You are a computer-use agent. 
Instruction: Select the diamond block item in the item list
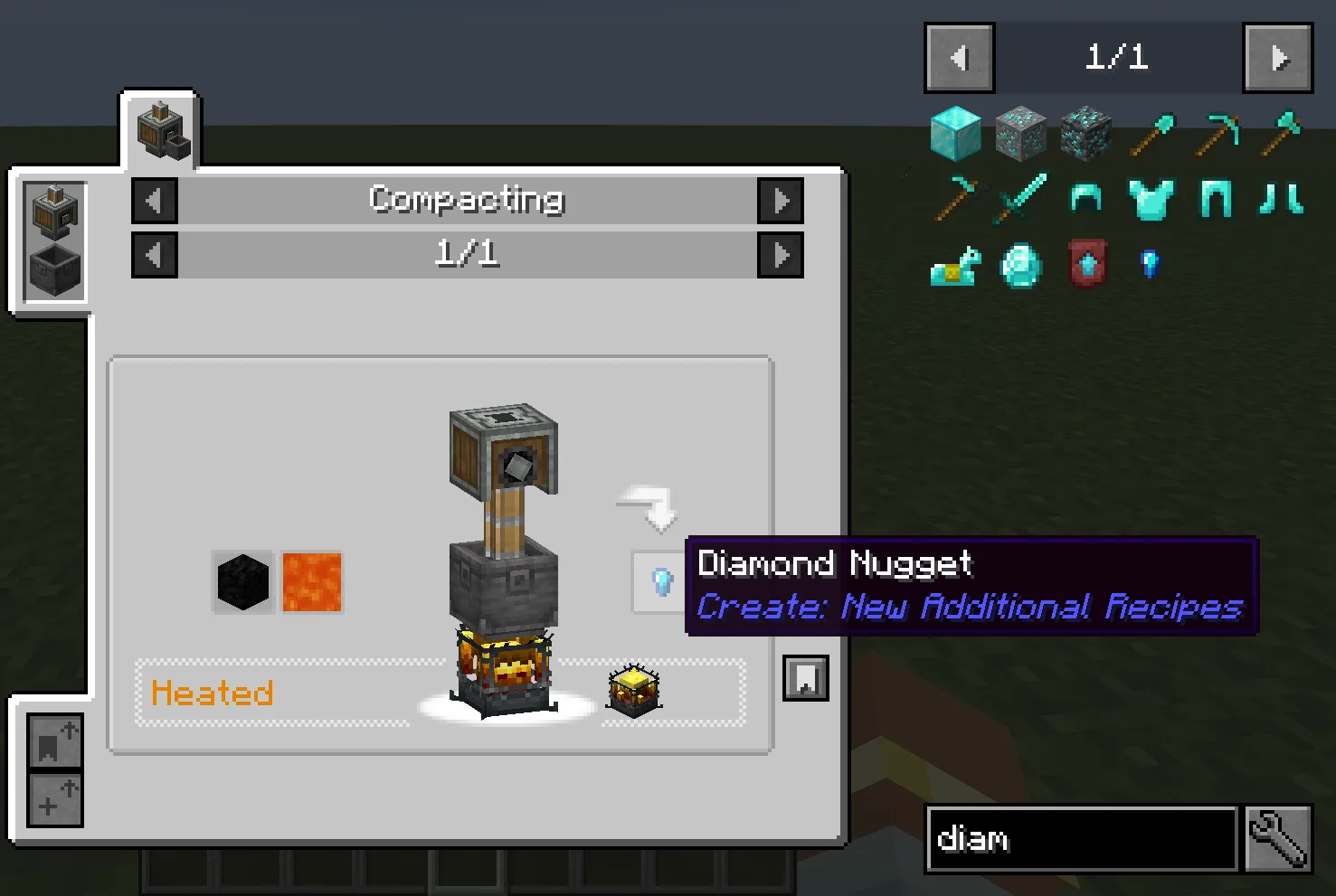(x=956, y=134)
